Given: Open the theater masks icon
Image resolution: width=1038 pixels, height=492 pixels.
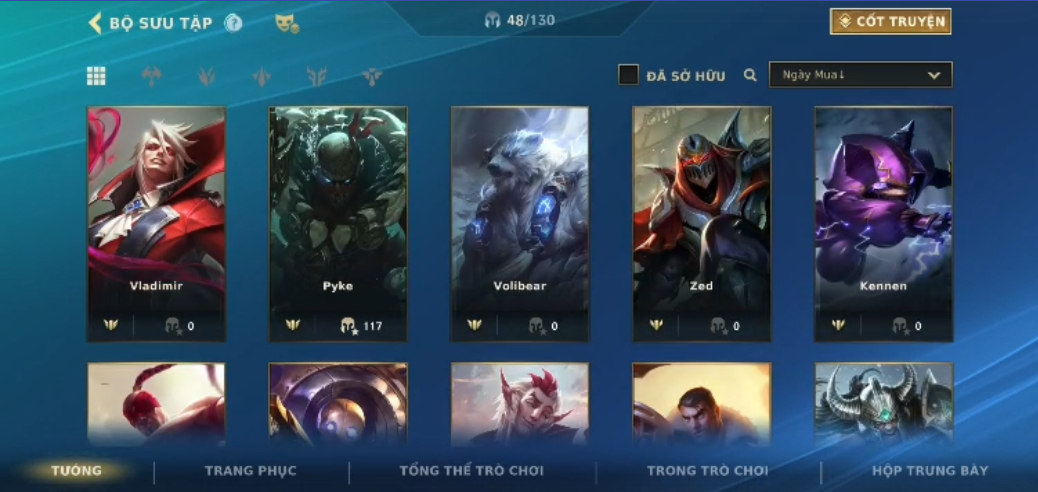Looking at the screenshot, I should pyautogui.click(x=286, y=23).
